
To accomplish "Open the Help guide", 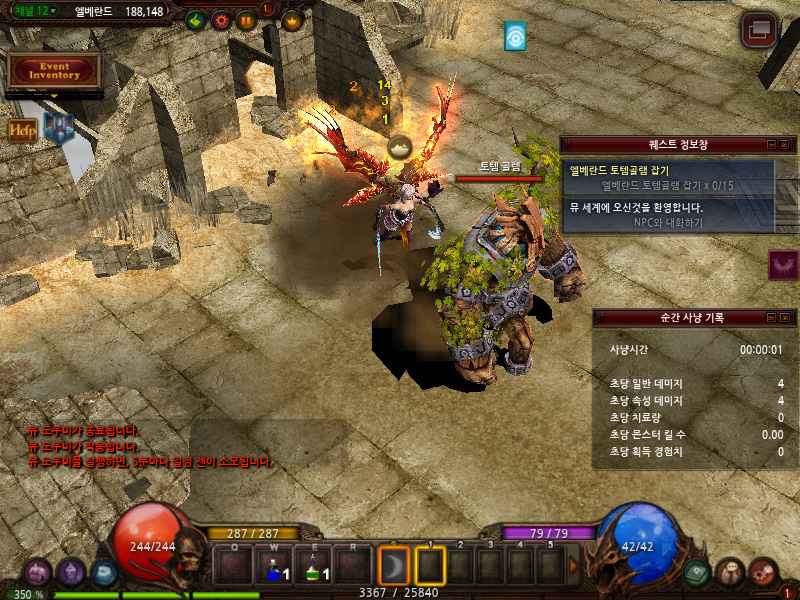I will click(23, 131).
